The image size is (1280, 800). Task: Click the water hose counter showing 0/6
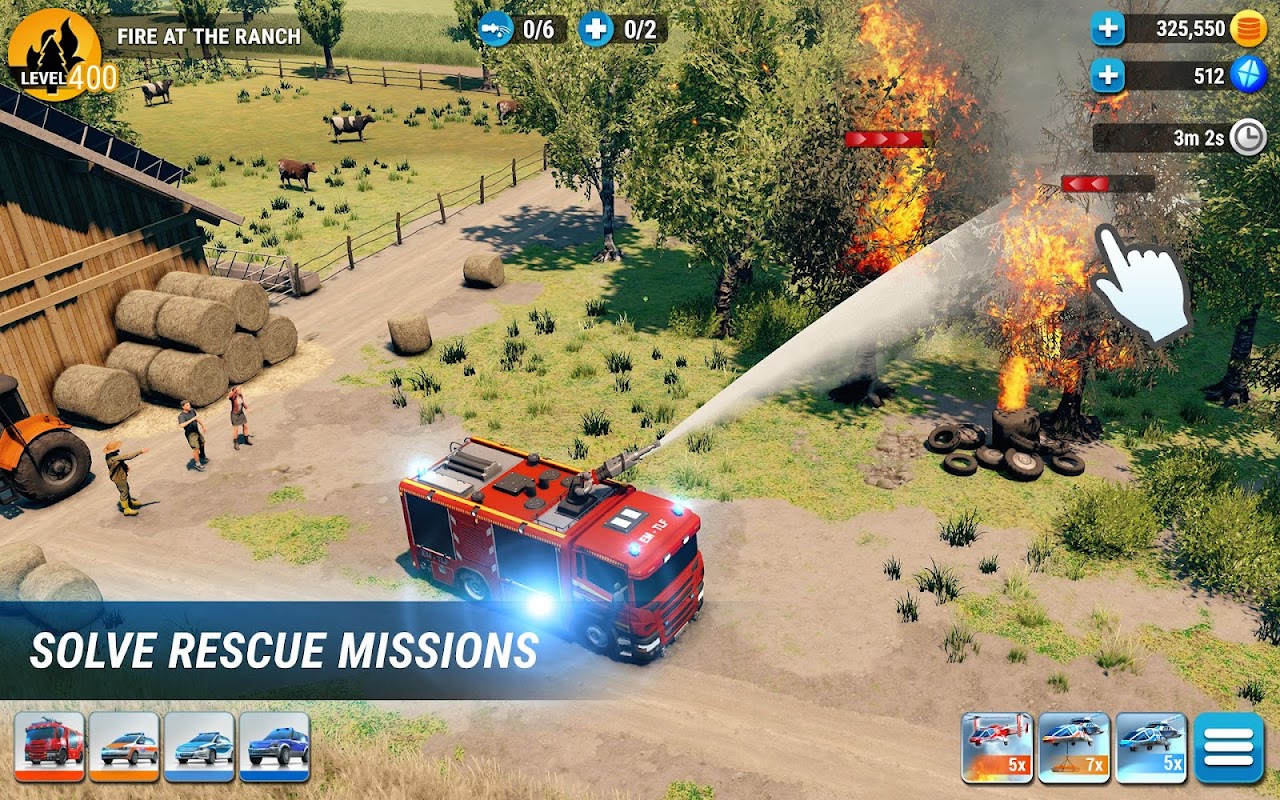tap(523, 27)
